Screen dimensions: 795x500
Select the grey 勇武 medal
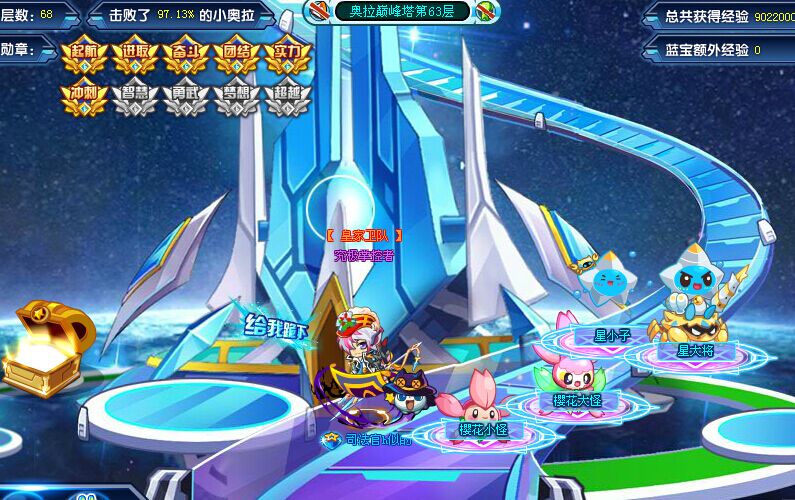[x=186, y=97]
